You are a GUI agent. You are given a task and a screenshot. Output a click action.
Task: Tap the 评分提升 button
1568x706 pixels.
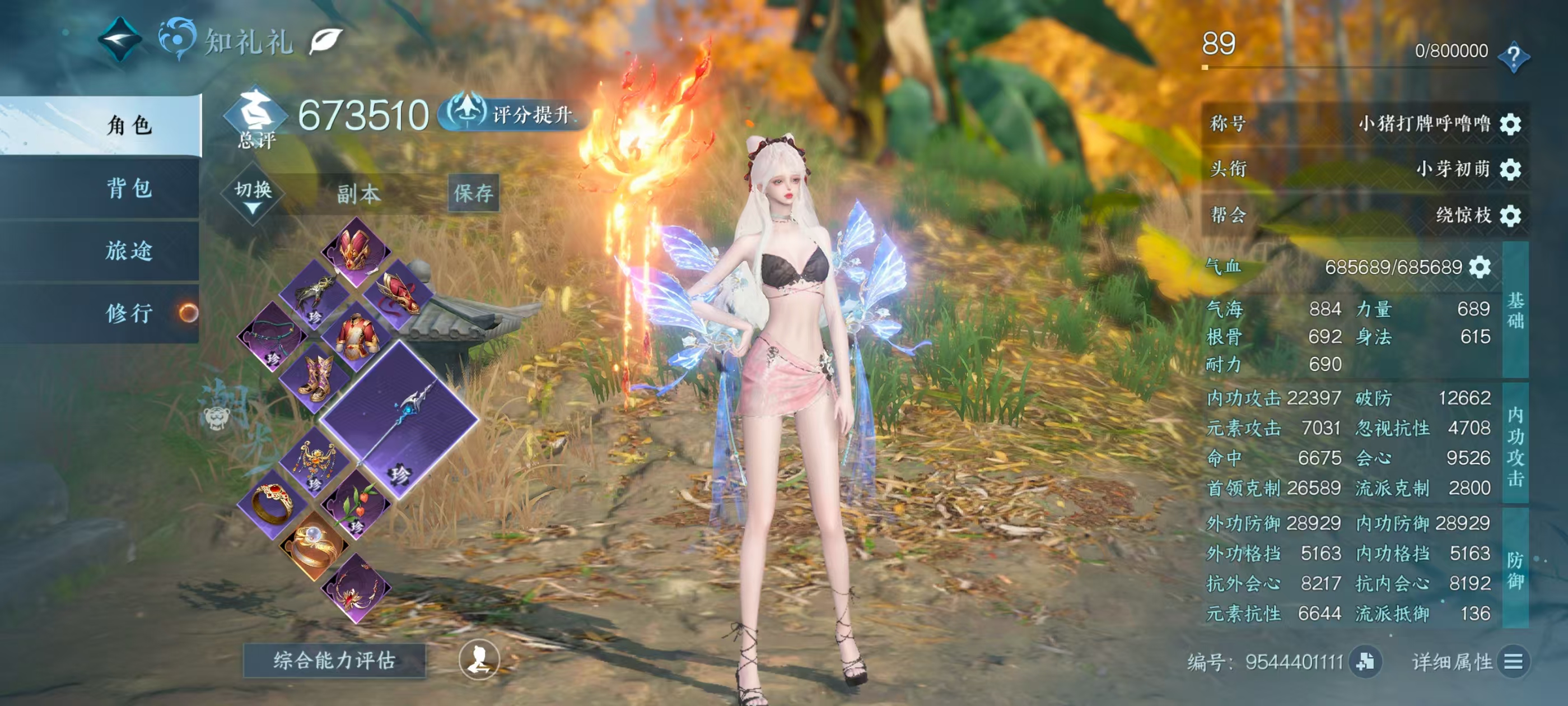tap(512, 114)
